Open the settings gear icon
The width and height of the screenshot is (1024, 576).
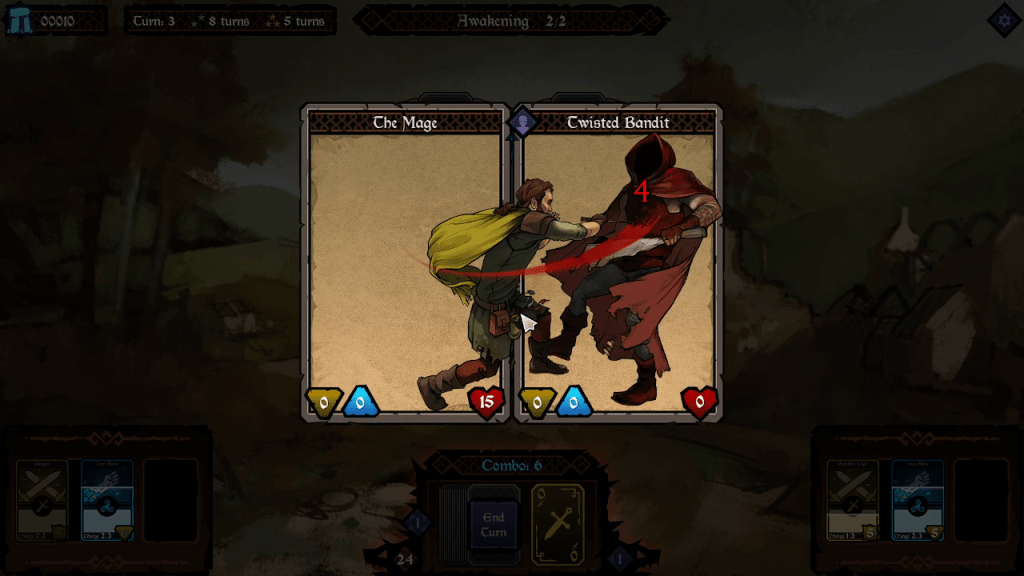[1003, 20]
